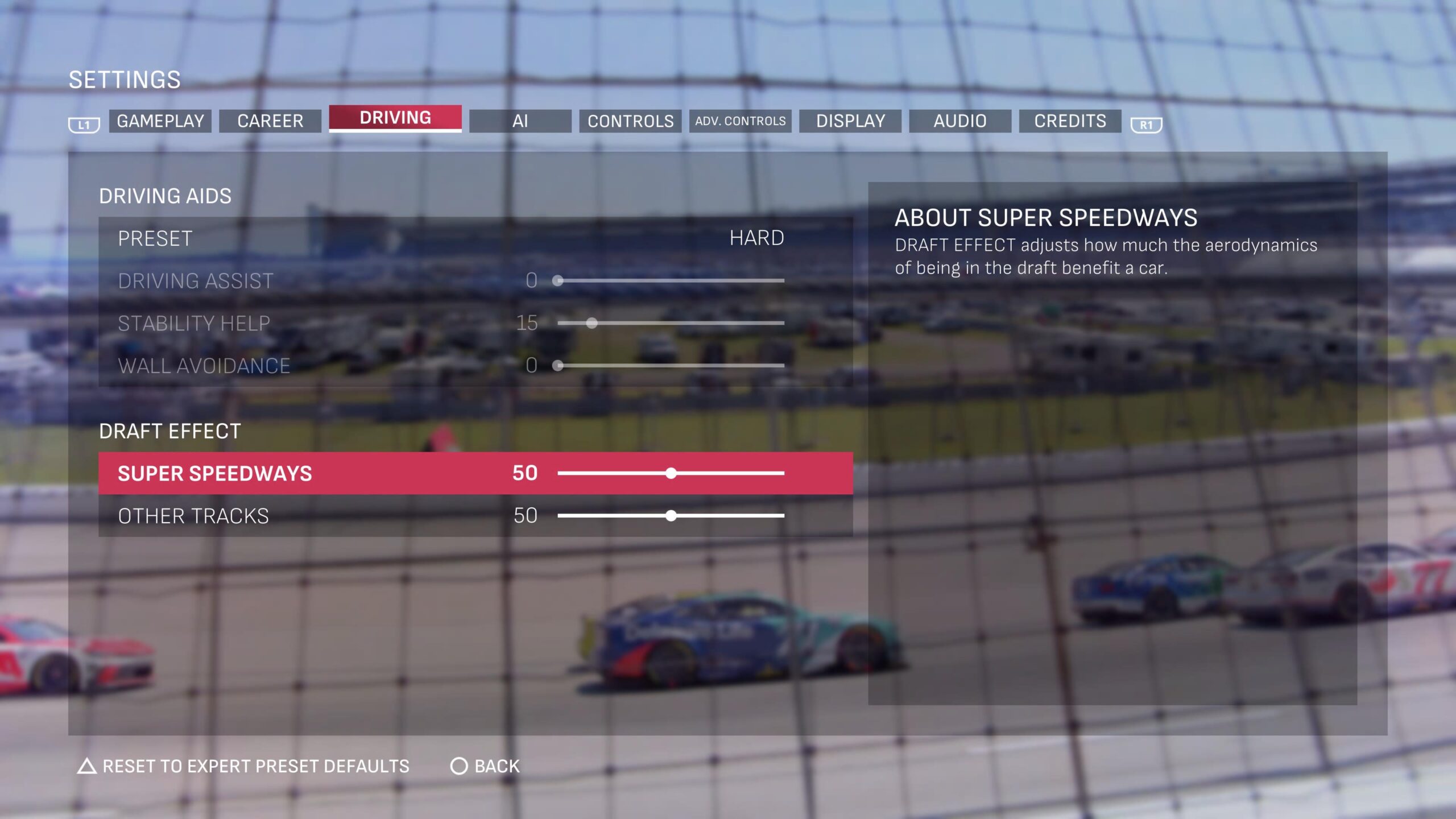
Task: Select the Driving tab
Action: [x=395, y=118]
